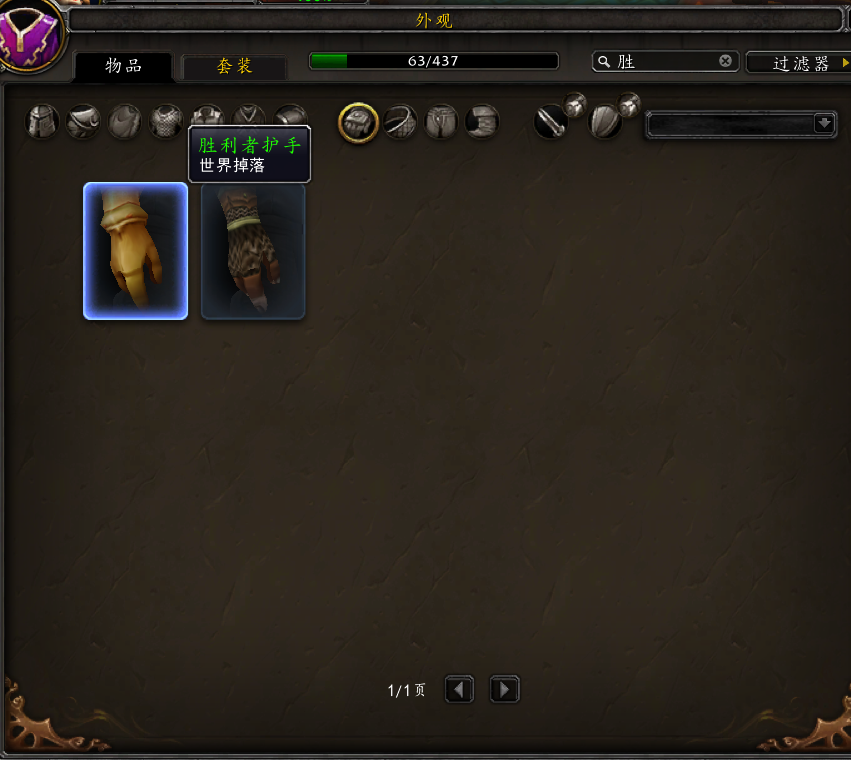Viewport: 851px width, 760px height.
Task: Go to the next page arrow
Action: pyautogui.click(x=504, y=689)
